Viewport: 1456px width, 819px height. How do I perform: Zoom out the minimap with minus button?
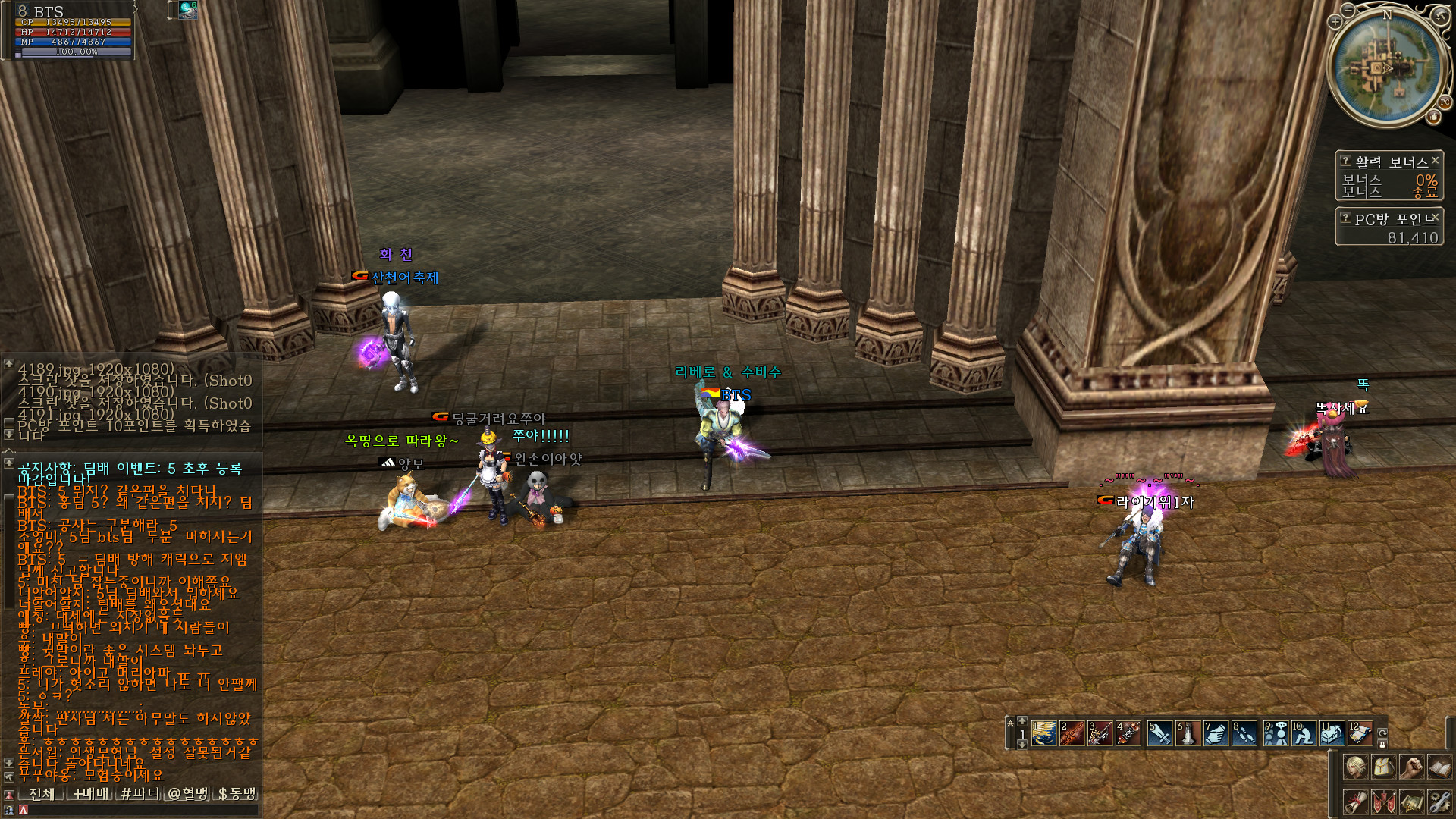coord(1348,11)
